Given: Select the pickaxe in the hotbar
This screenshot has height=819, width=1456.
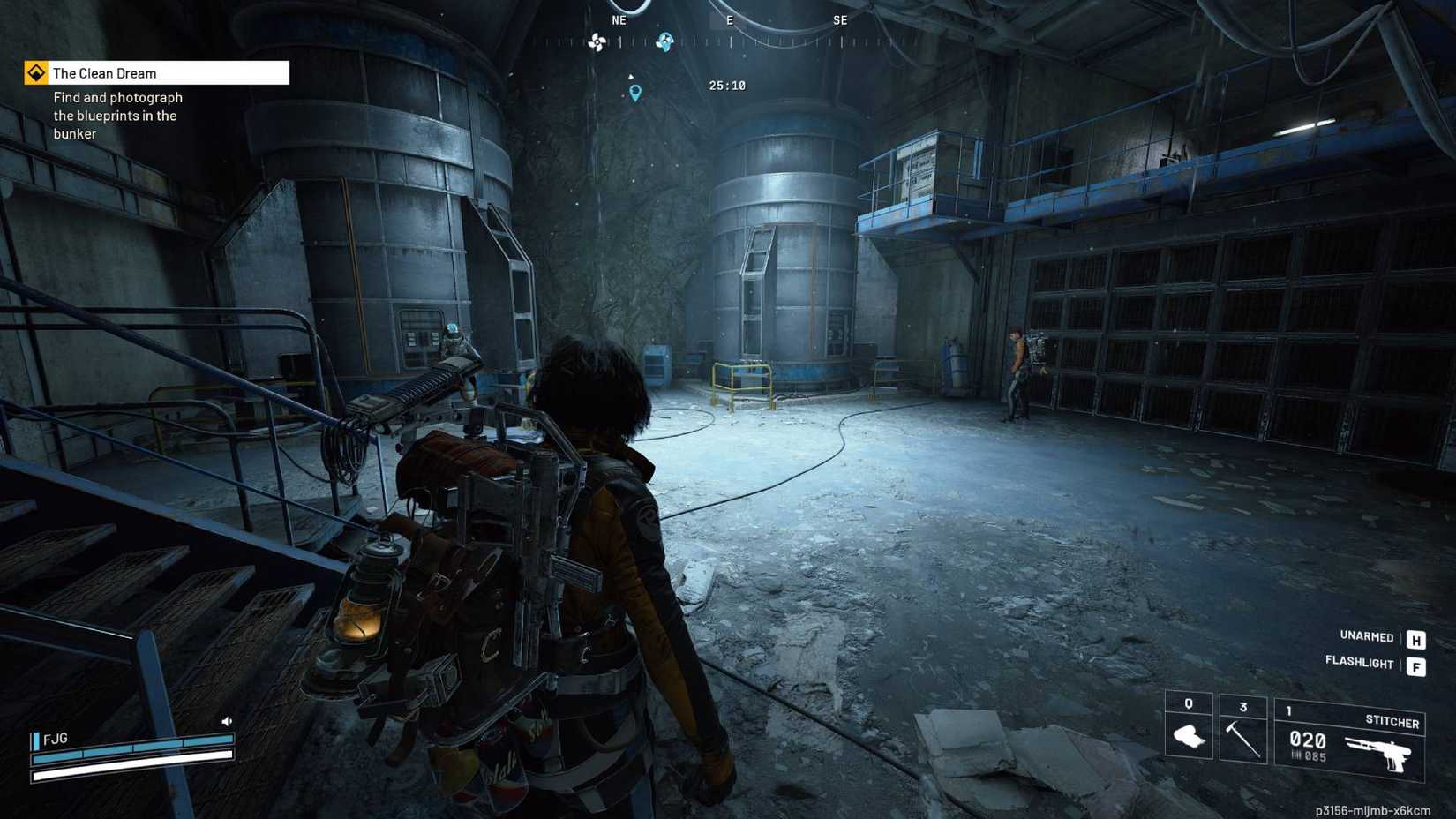Looking at the screenshot, I should click(1244, 733).
